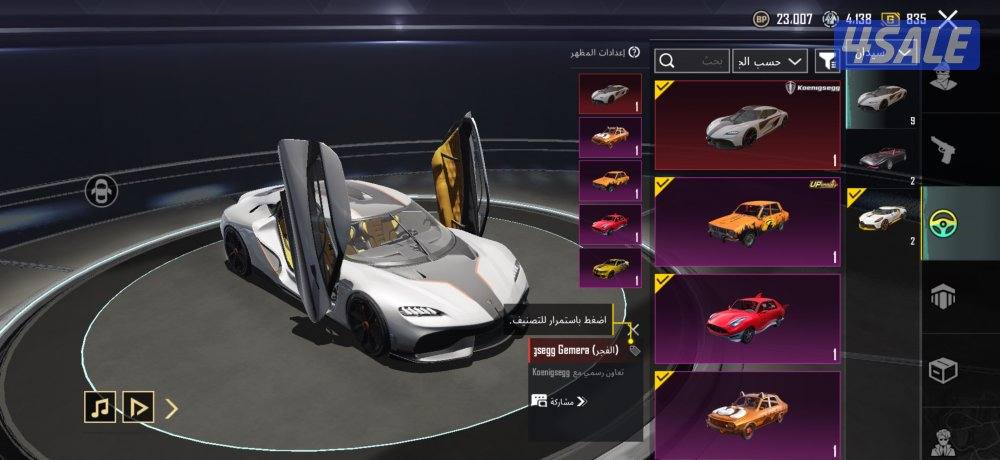Toggle the car door view icon
The image size is (1000, 460).
(102, 190)
